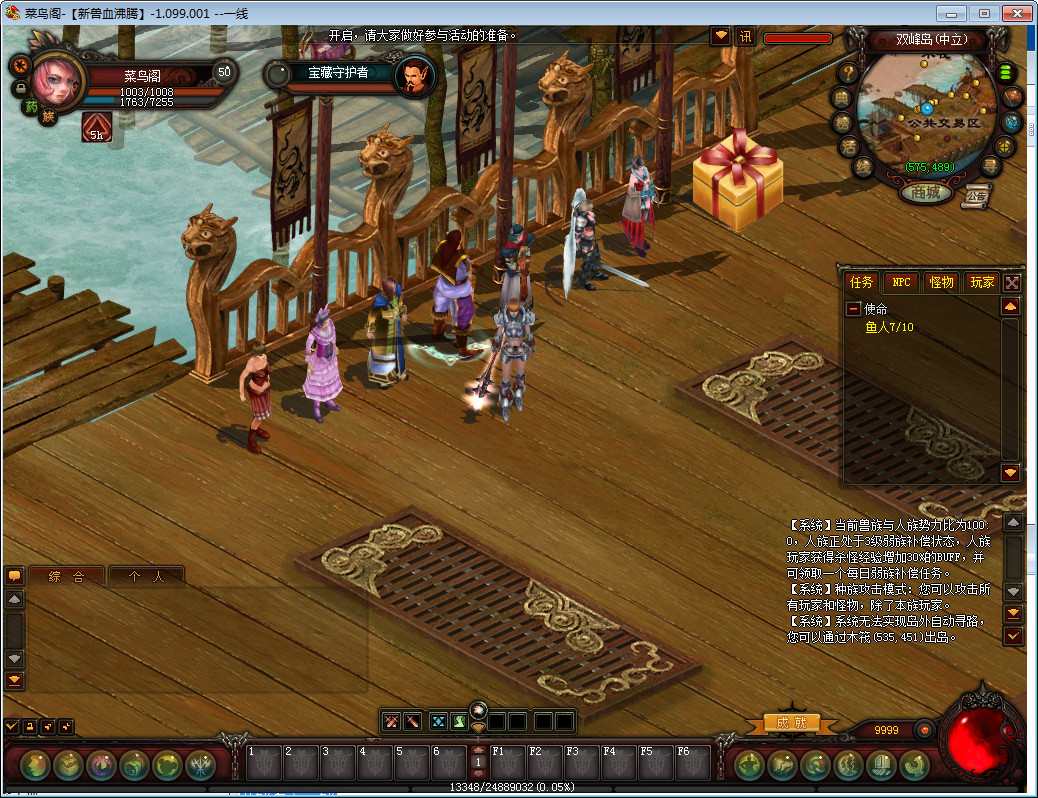Open the question mark help icon
Viewport: 1038px width, 798px height.
(x=847, y=72)
